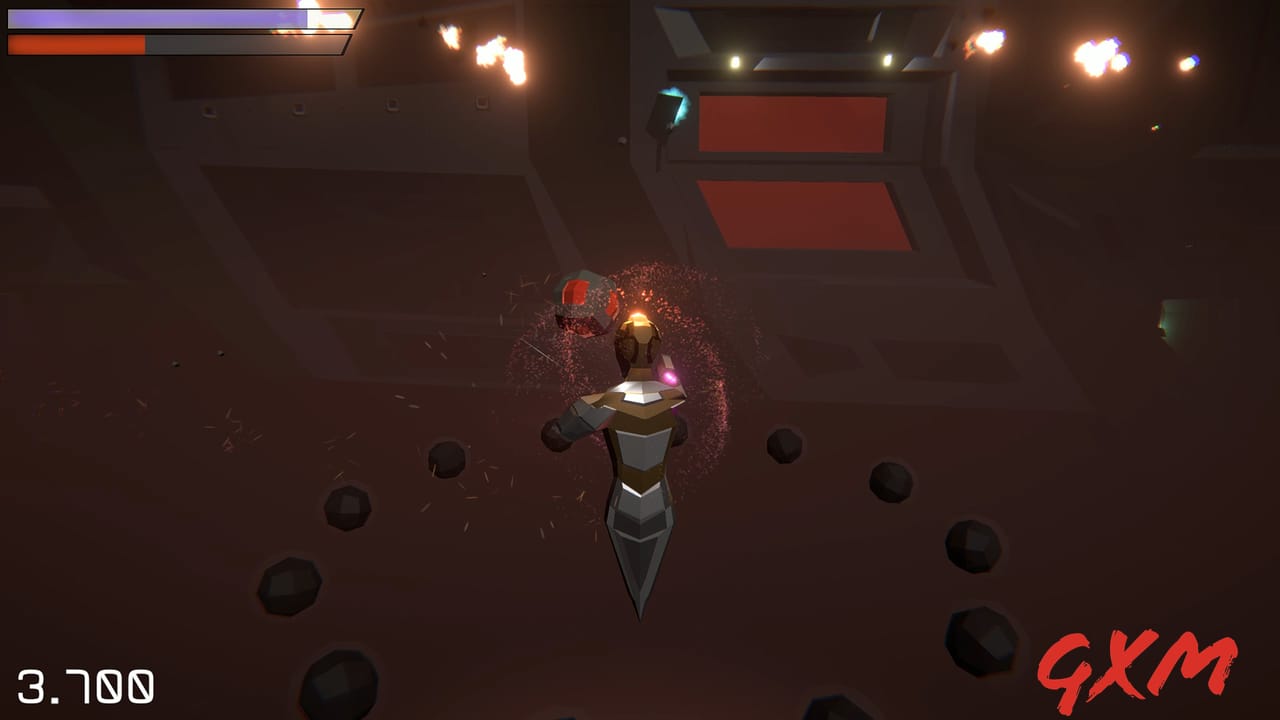Click the purple health bar
The width and height of the screenshot is (1280, 720).
tap(150, 17)
